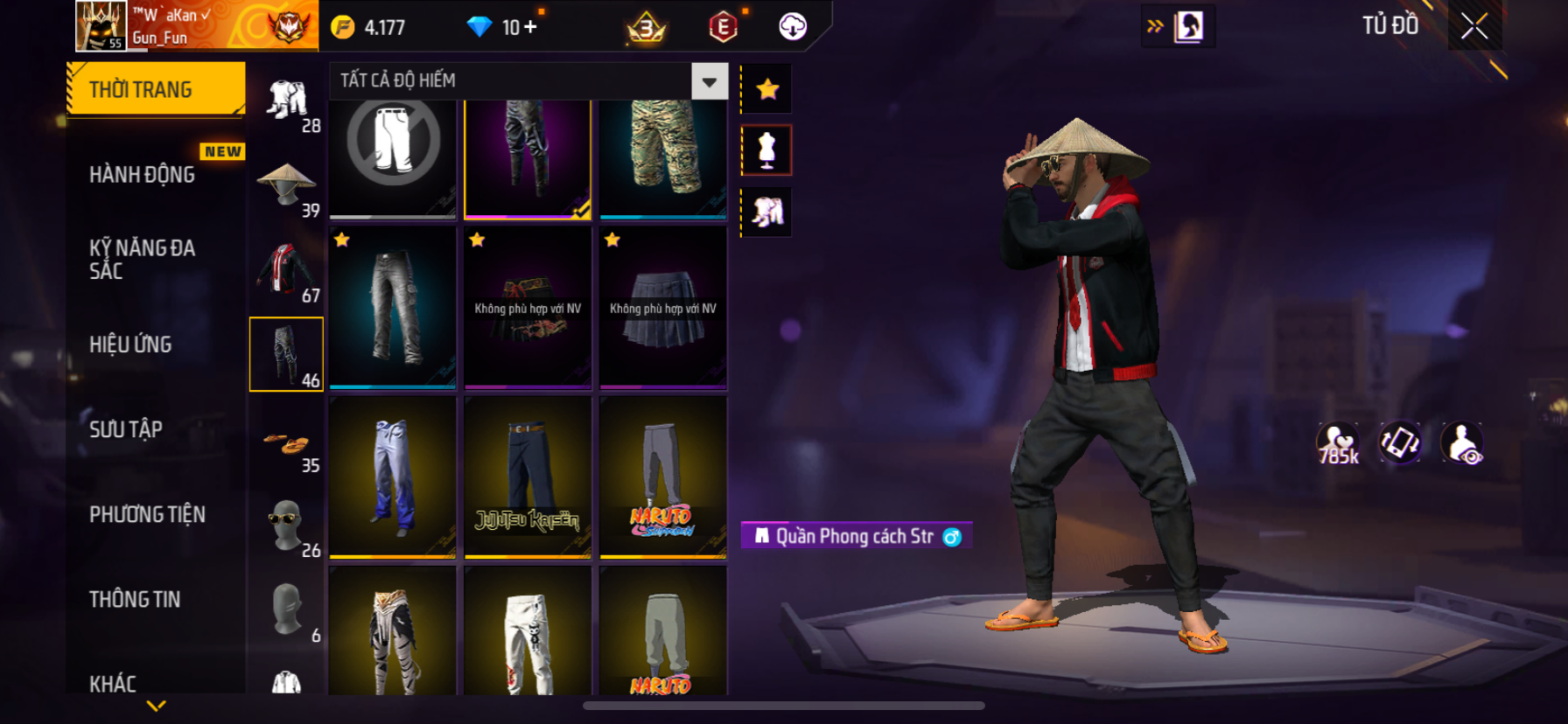The image size is (1568, 724).
Task: Go to the Sưu Tập tab
Action: pyautogui.click(x=126, y=429)
